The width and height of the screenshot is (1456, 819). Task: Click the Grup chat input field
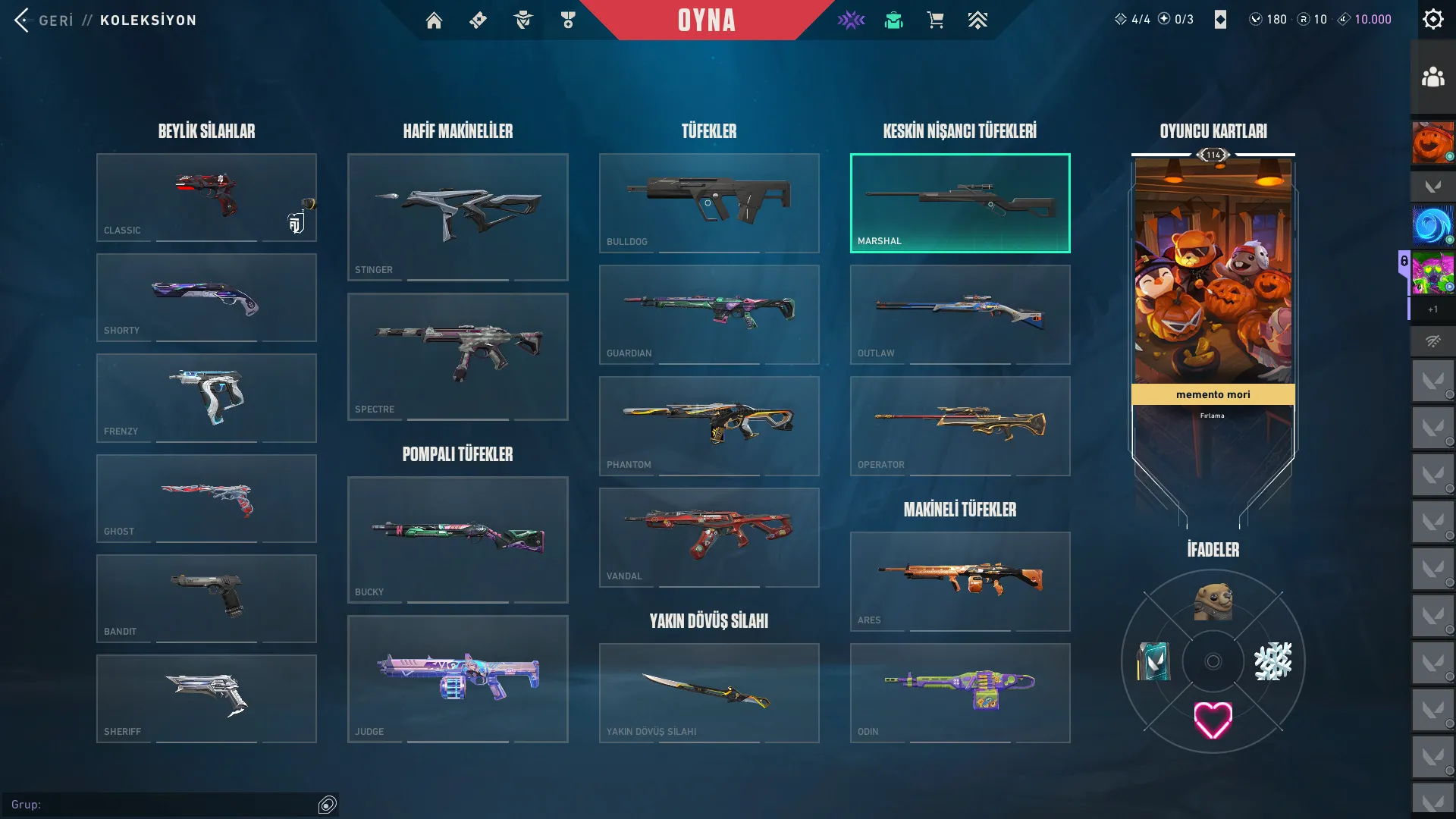click(x=163, y=805)
